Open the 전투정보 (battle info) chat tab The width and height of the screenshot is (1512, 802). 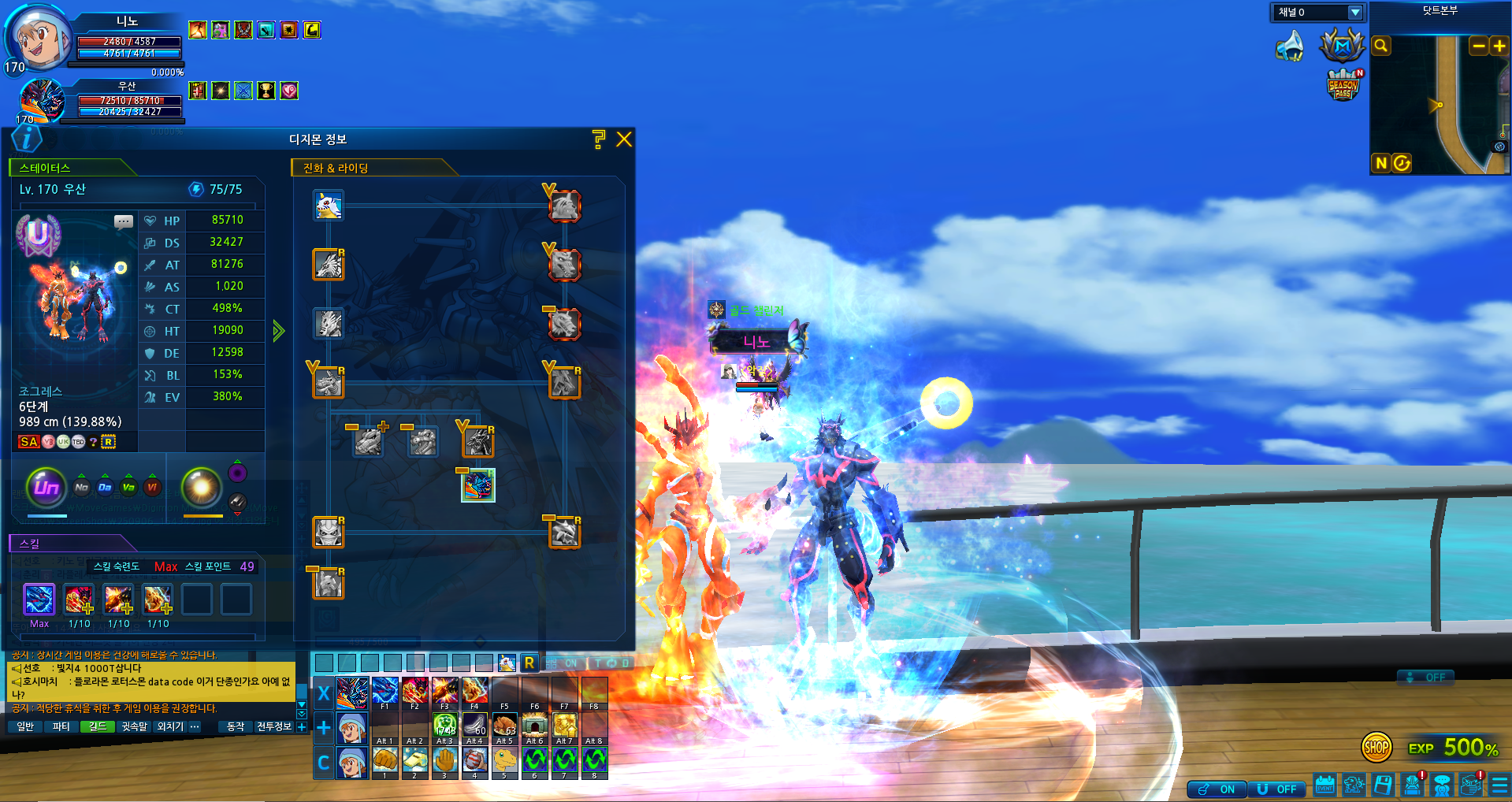pos(273,726)
